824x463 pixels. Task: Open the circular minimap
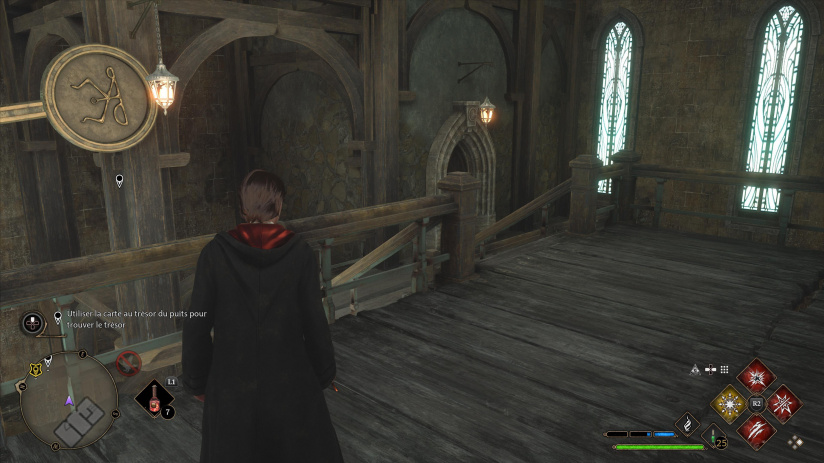(x=69, y=401)
